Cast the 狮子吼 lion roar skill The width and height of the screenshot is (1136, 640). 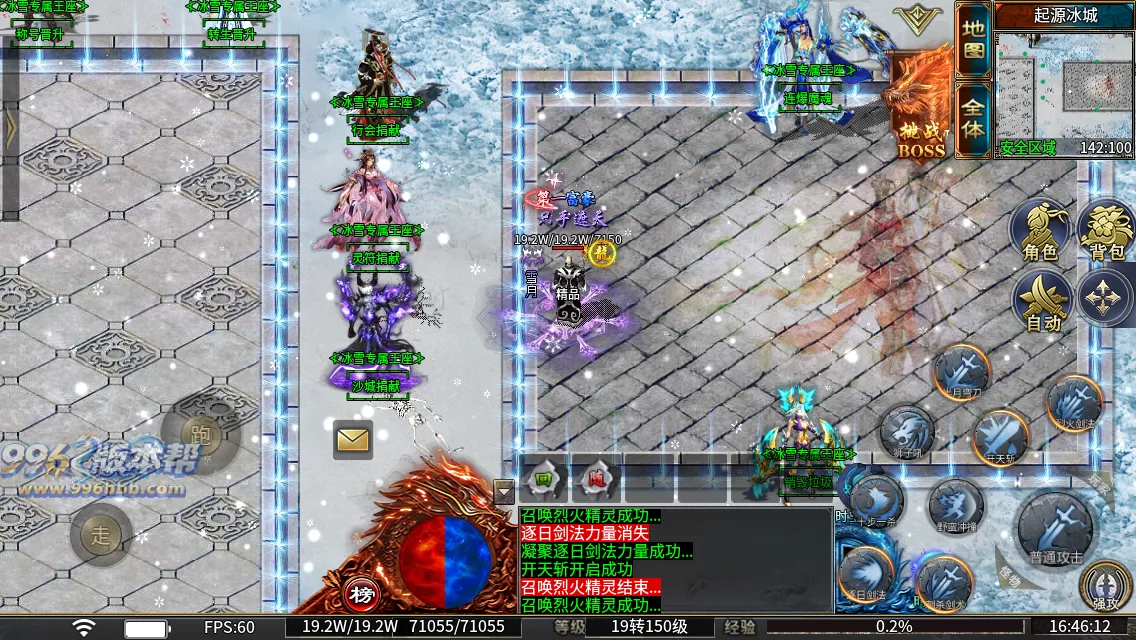(907, 433)
